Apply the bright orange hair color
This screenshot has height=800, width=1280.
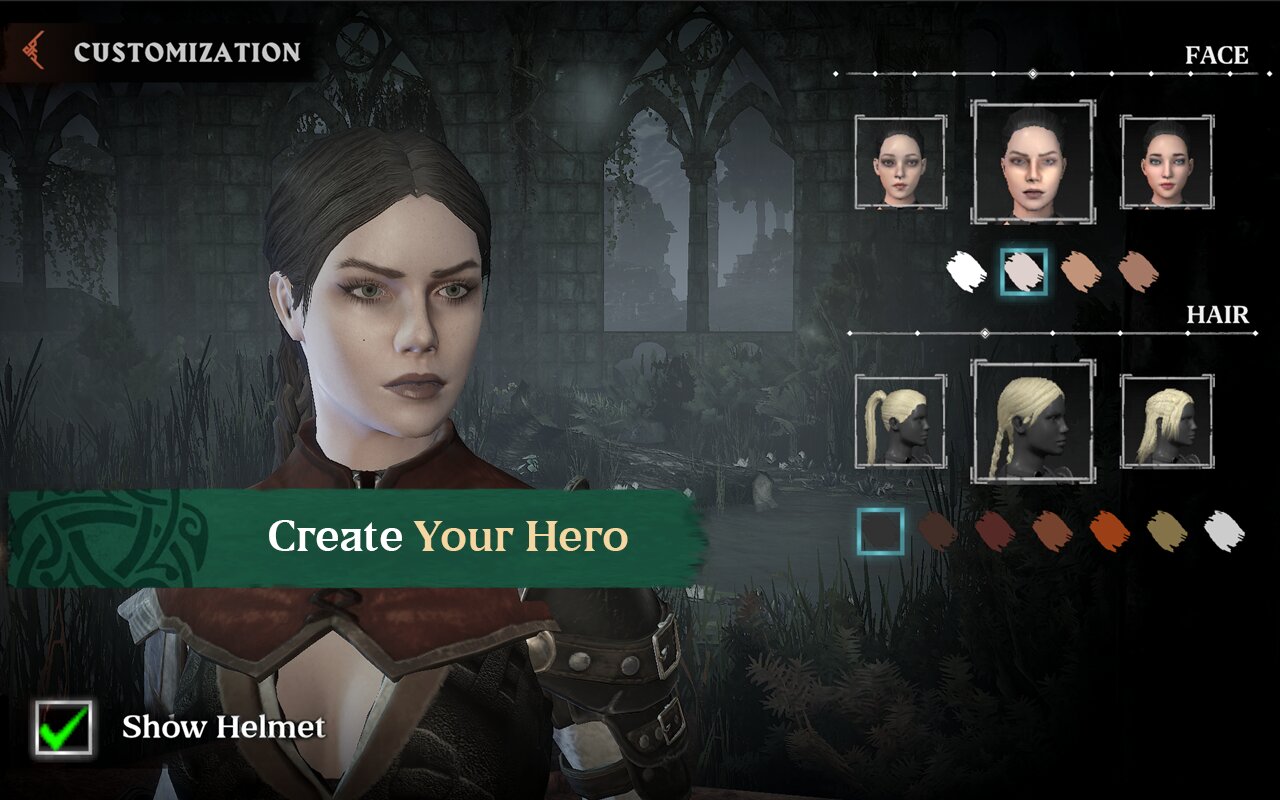point(1109,531)
